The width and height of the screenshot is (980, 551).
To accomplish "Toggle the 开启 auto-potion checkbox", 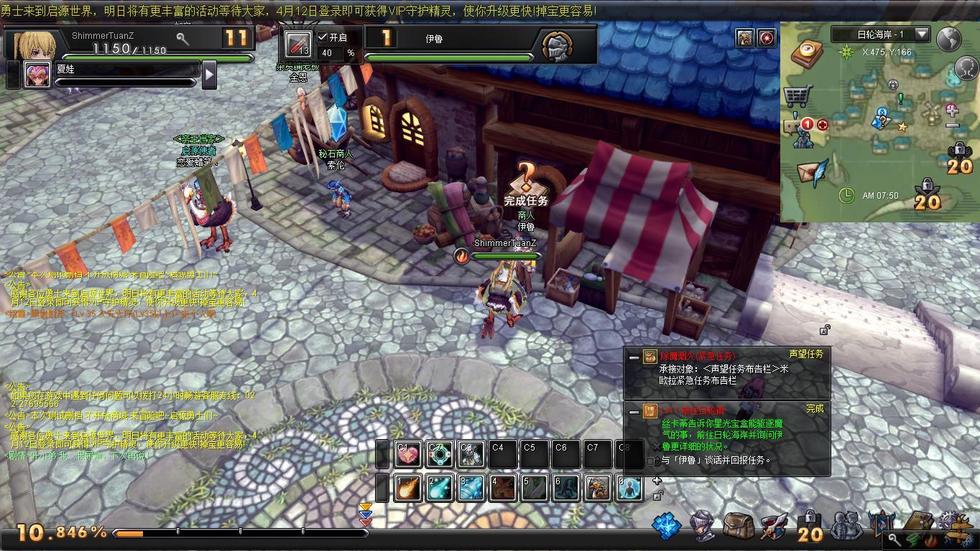I will coord(322,37).
